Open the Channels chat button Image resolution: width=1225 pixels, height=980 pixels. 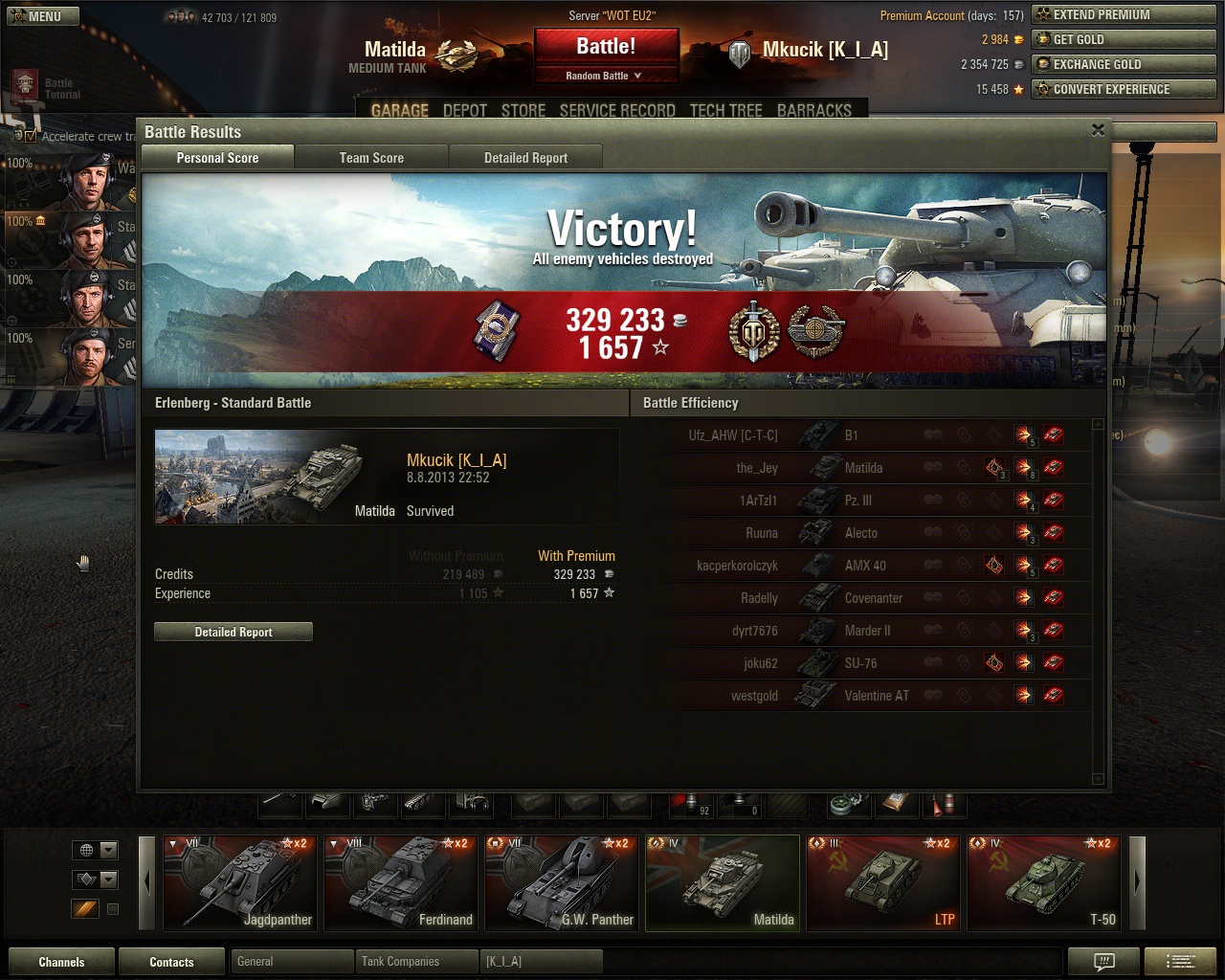coord(61,962)
